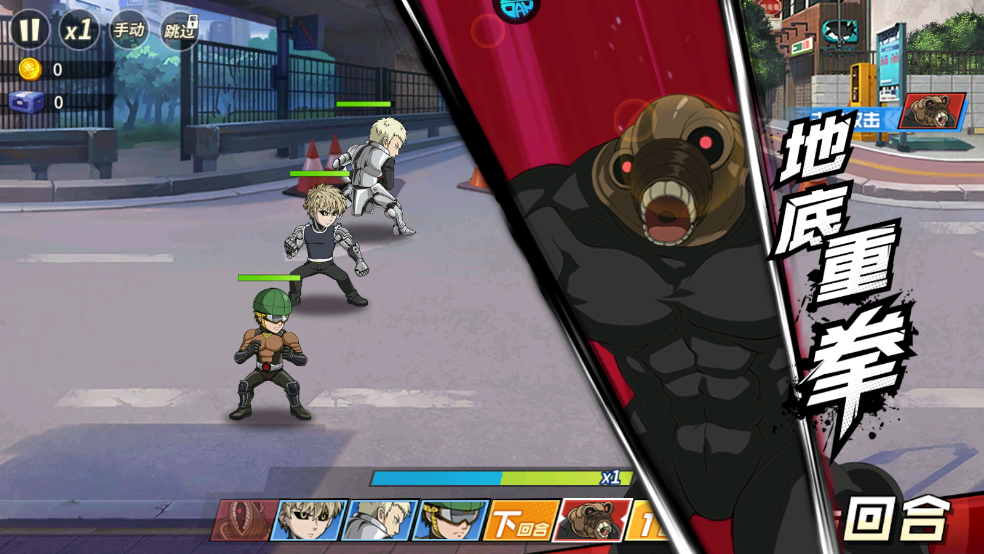The image size is (984, 554).
Task: Click the gold coin counter icon
Action: coord(30,69)
